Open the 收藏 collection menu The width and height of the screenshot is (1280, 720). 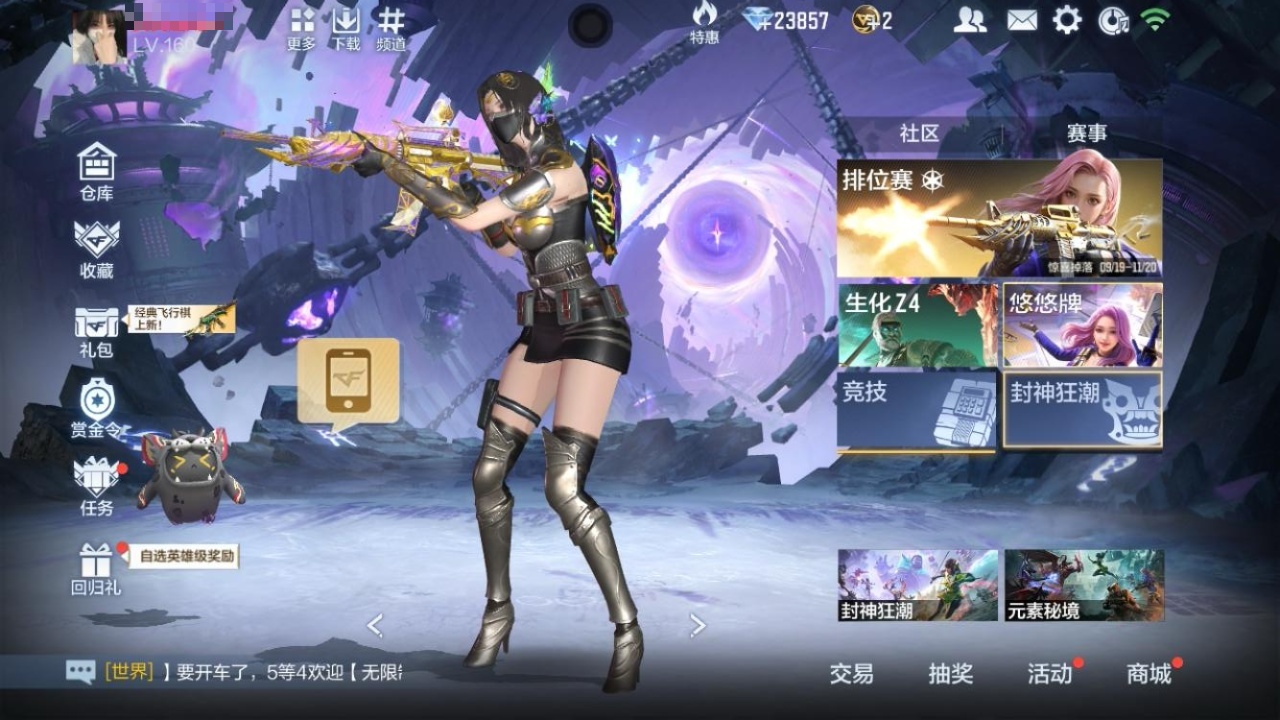coord(97,248)
